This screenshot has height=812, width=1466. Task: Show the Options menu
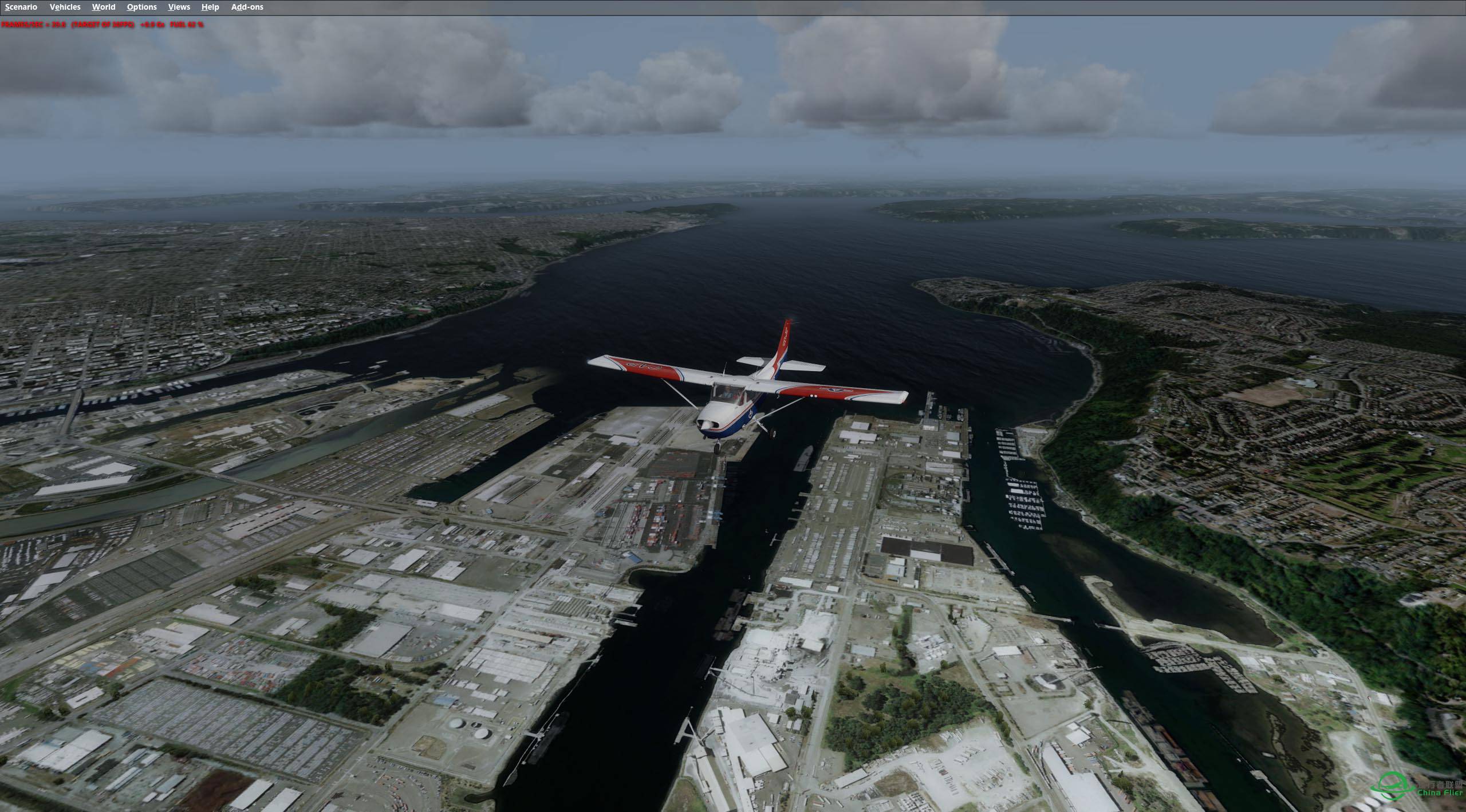coord(141,7)
